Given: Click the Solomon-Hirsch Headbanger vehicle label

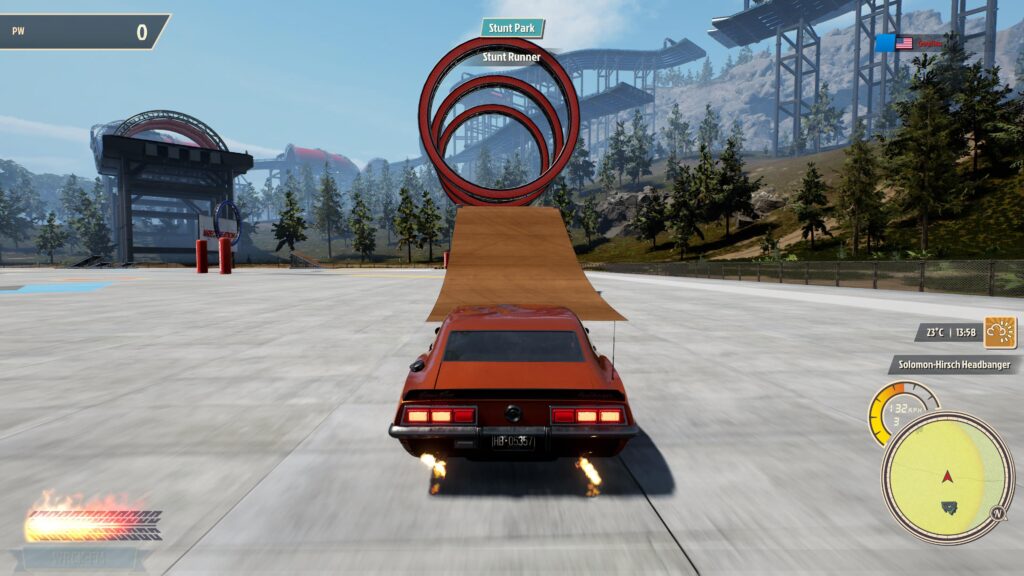Looking at the screenshot, I should 952,366.
